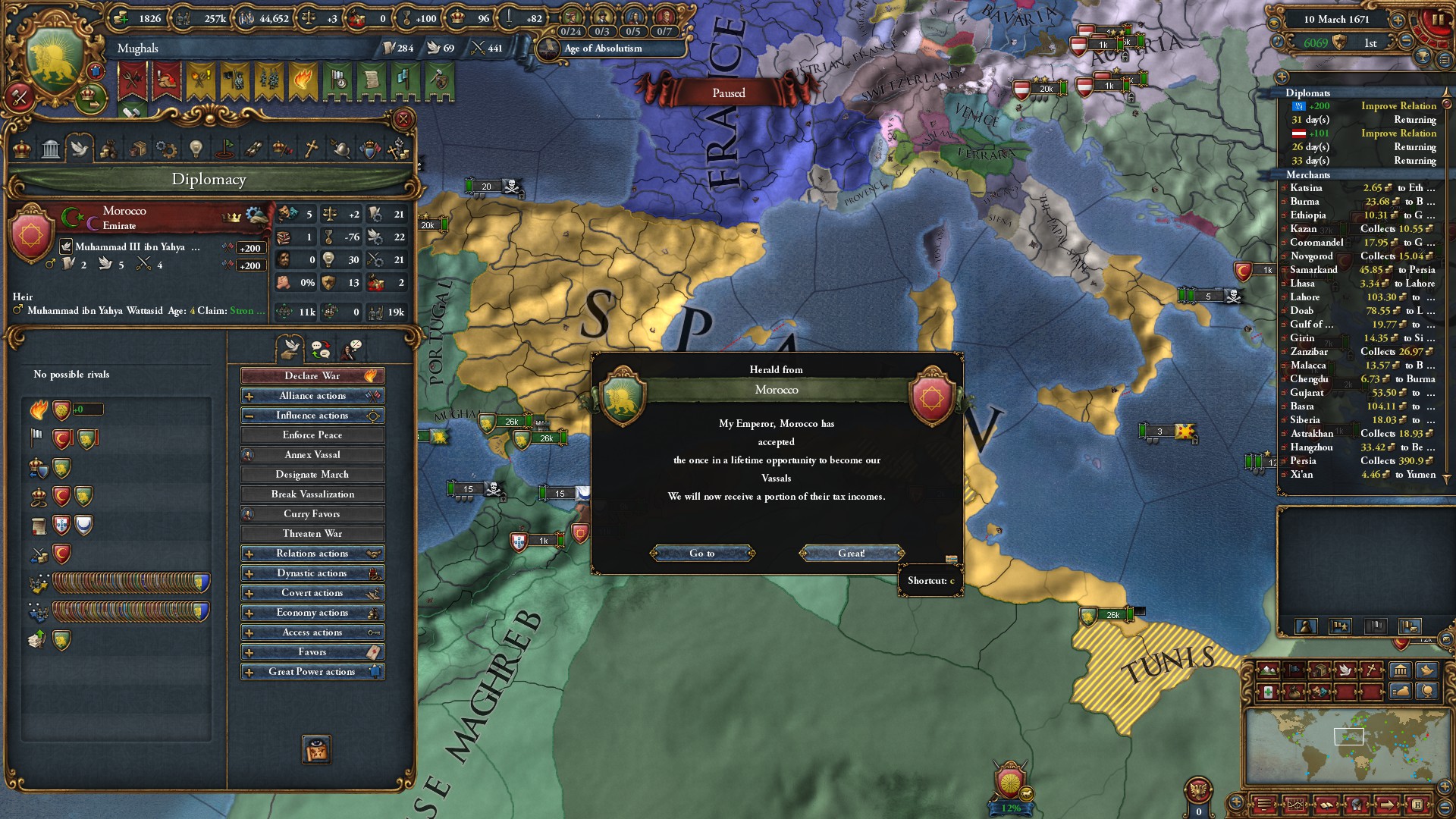Screen dimensions: 1456x819
Task: Expand Dynastic actions
Action: point(312,573)
